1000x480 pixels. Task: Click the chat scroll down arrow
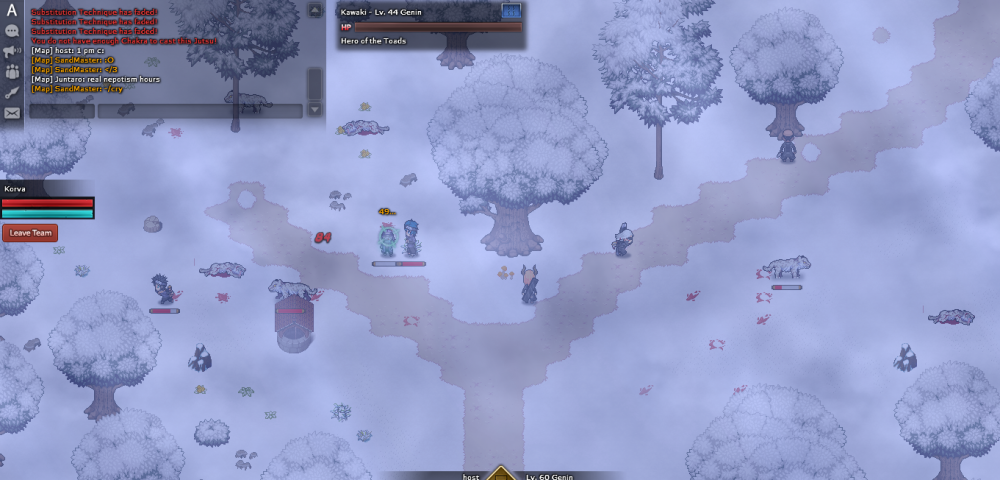[314, 109]
